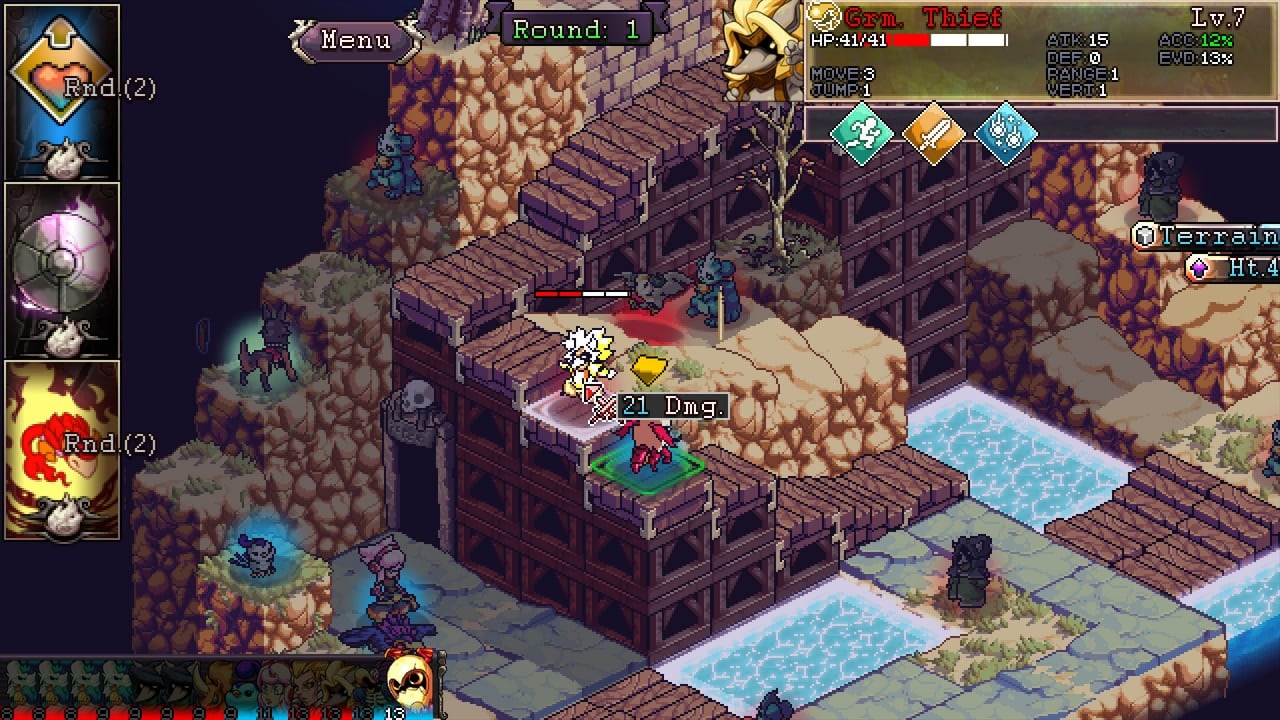
Task: Click the blue bird turn order portrait
Action: click(x=247, y=689)
